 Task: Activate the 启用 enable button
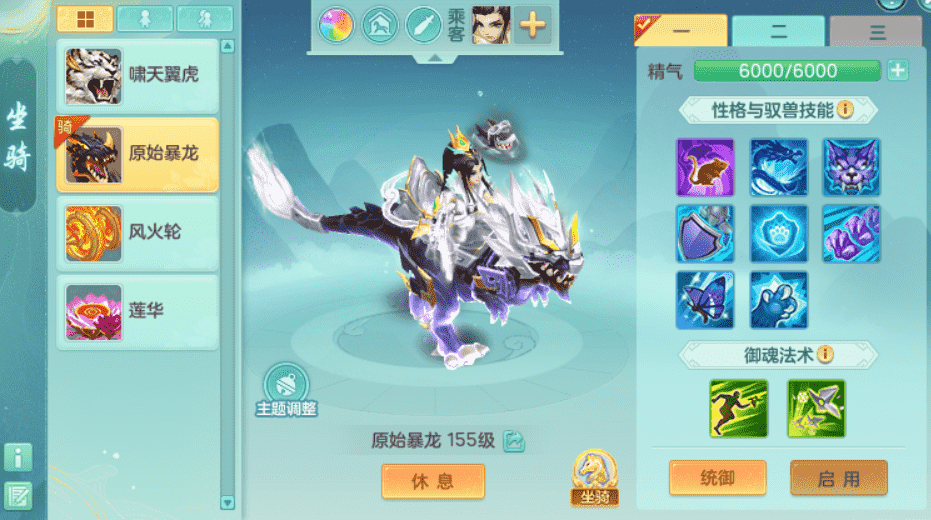click(838, 479)
